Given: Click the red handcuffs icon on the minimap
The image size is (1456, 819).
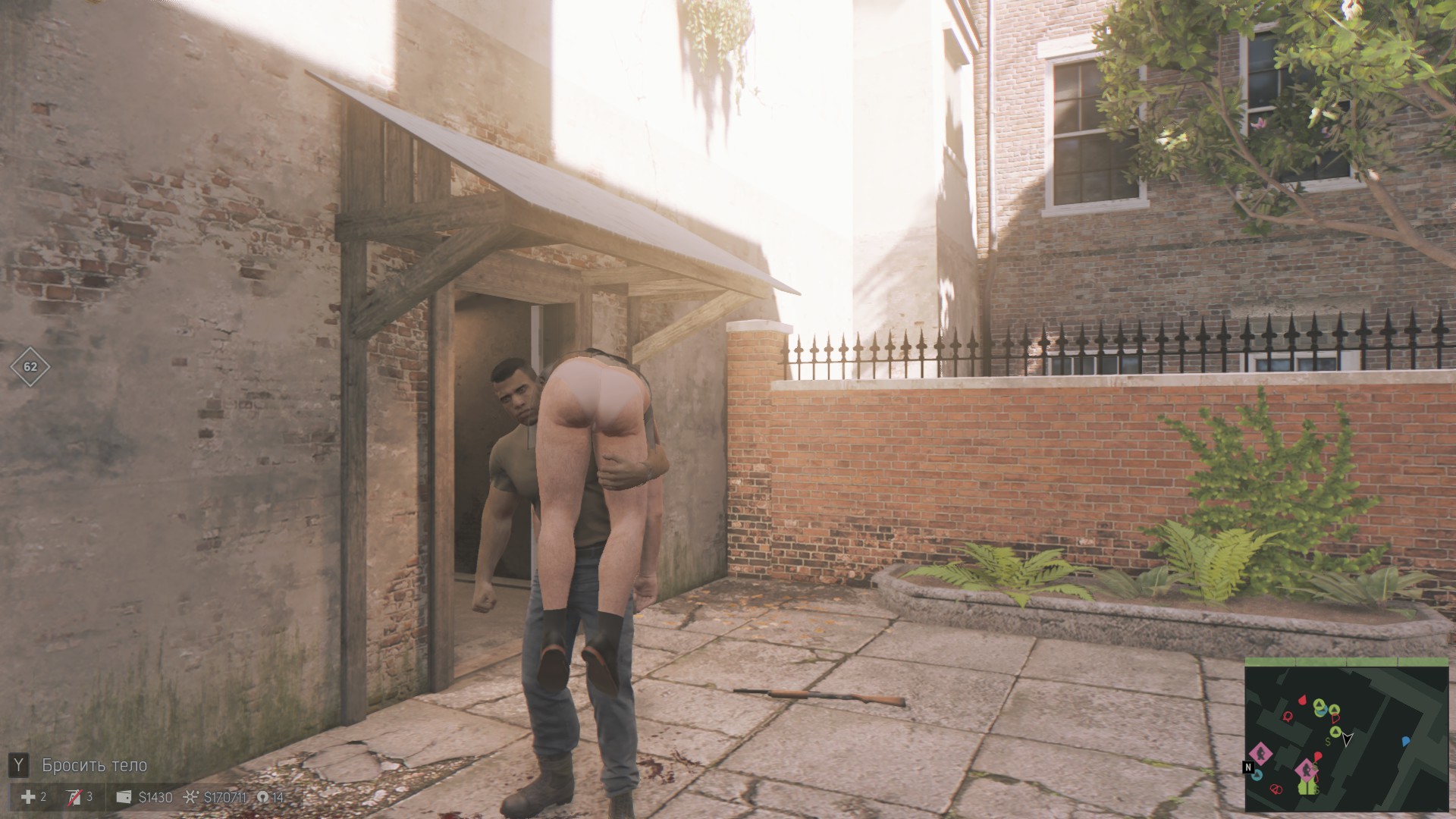Looking at the screenshot, I should tap(1276, 789).
